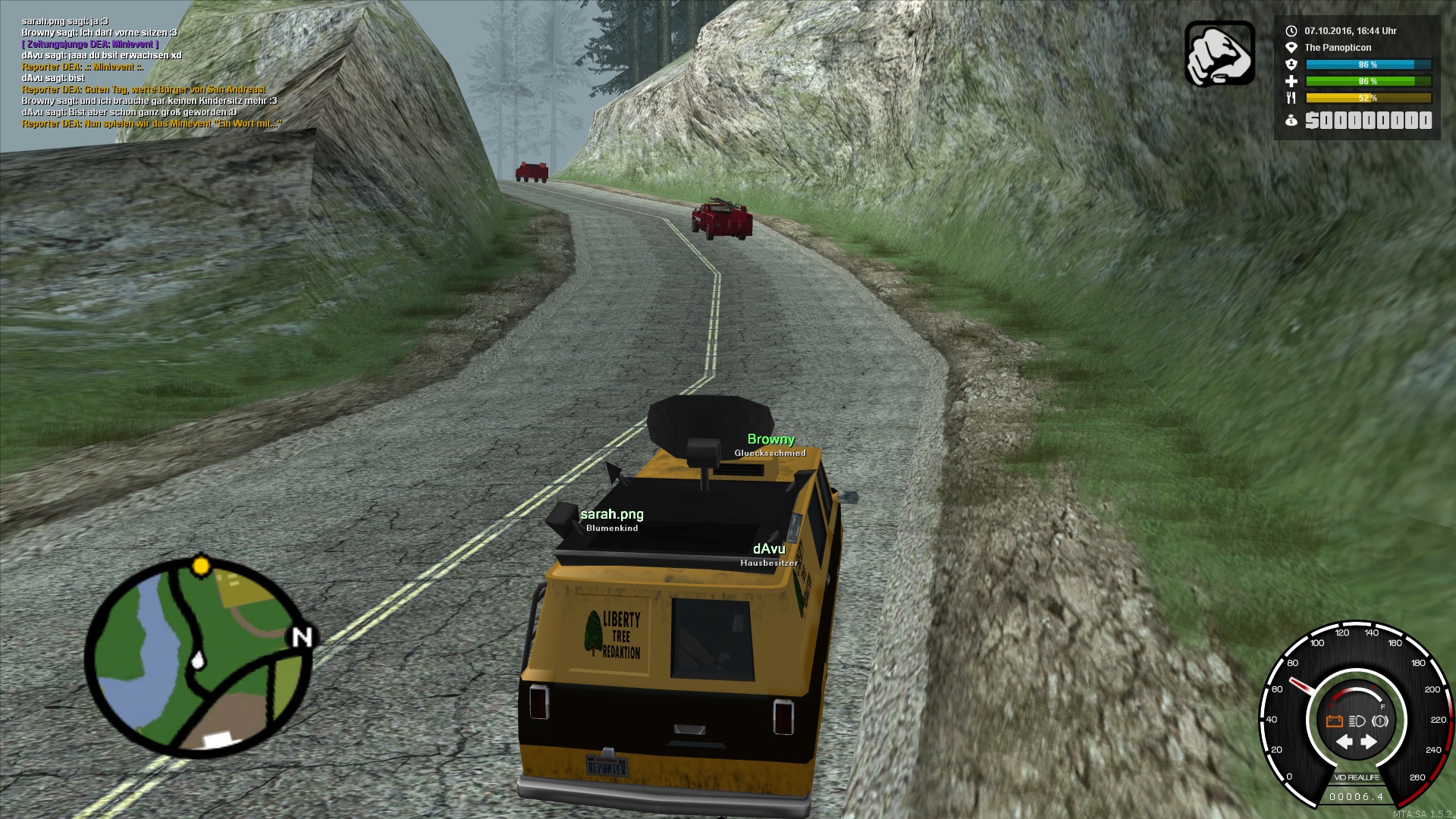Select the fist weapon icon
Viewport: 1456px width, 819px height.
(x=1219, y=54)
